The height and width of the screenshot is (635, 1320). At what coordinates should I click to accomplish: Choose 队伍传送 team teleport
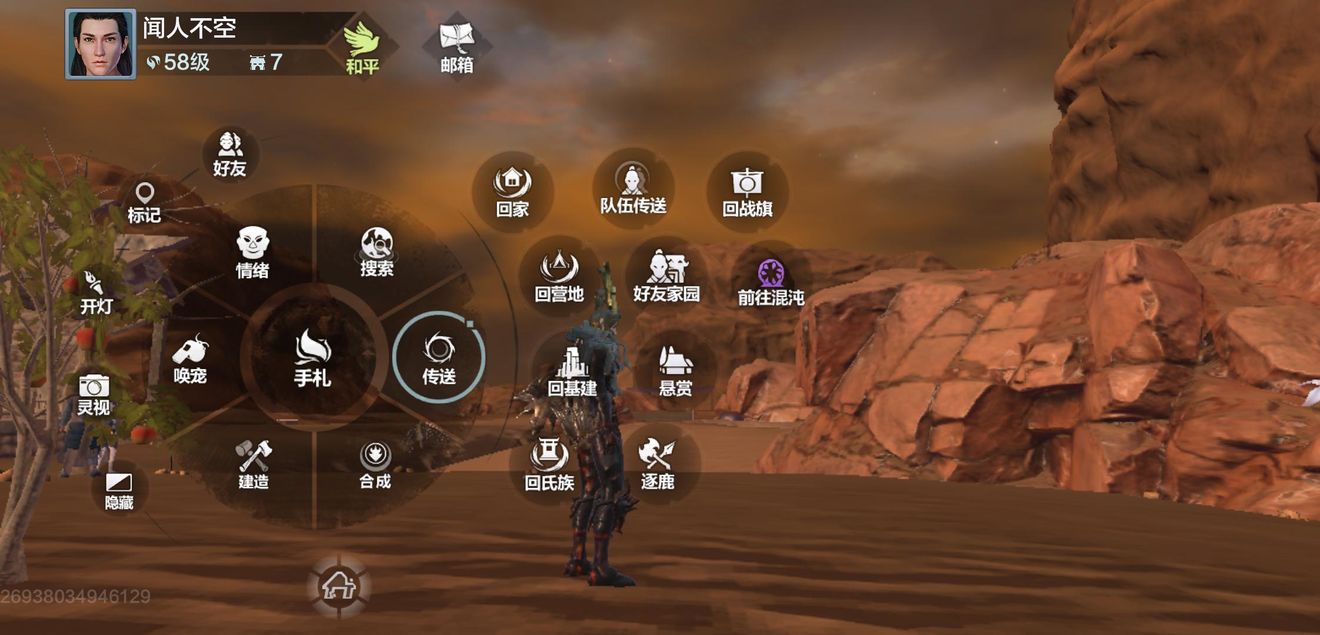coord(633,189)
